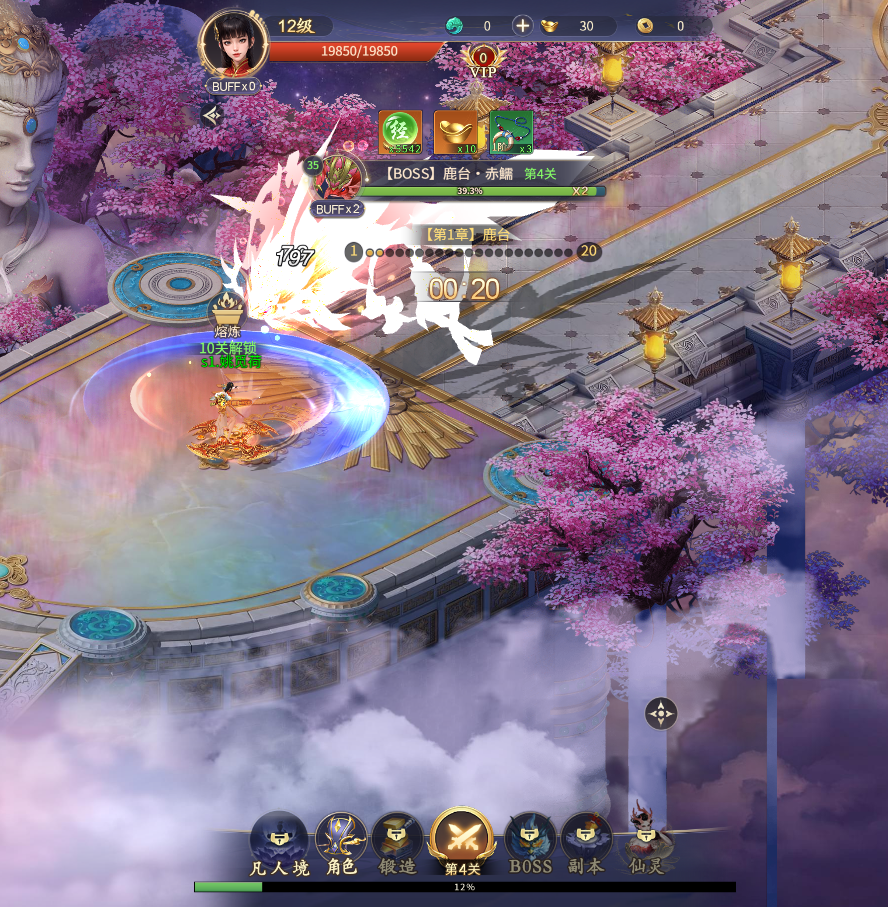
Task: Open the 凡人境 realm menu
Action: tap(279, 845)
